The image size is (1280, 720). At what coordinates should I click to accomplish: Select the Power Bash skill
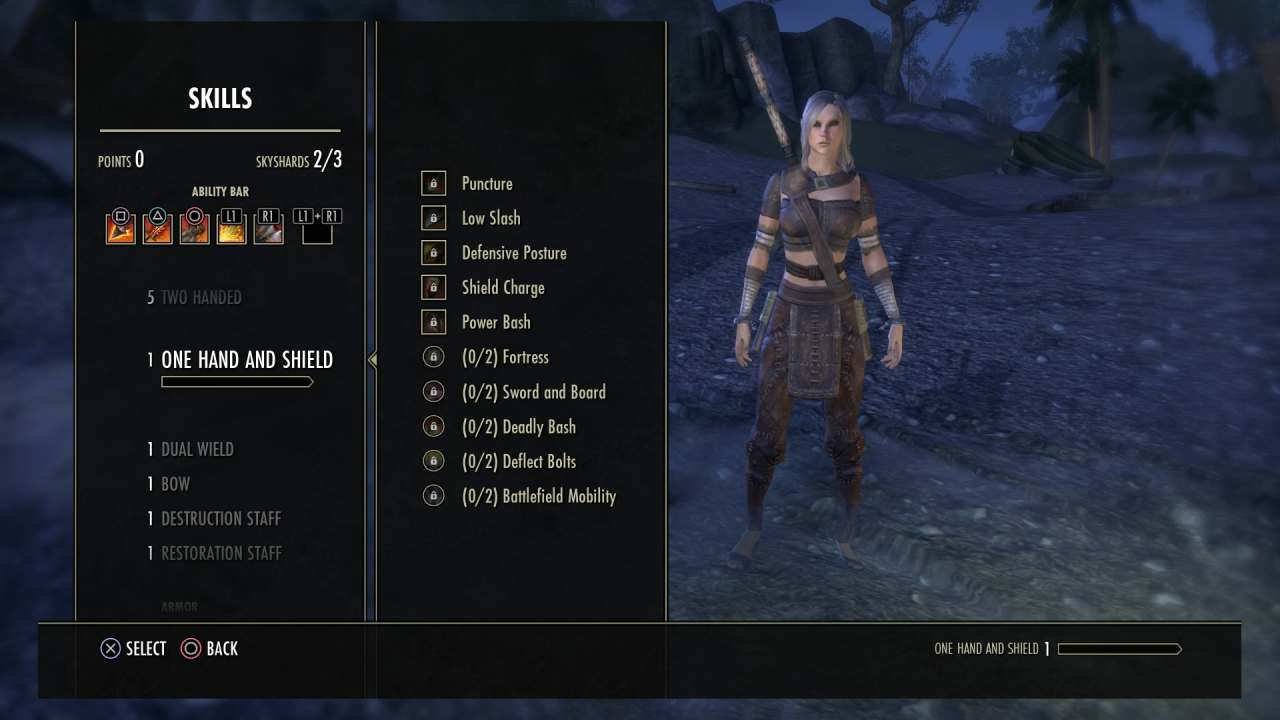(x=495, y=322)
